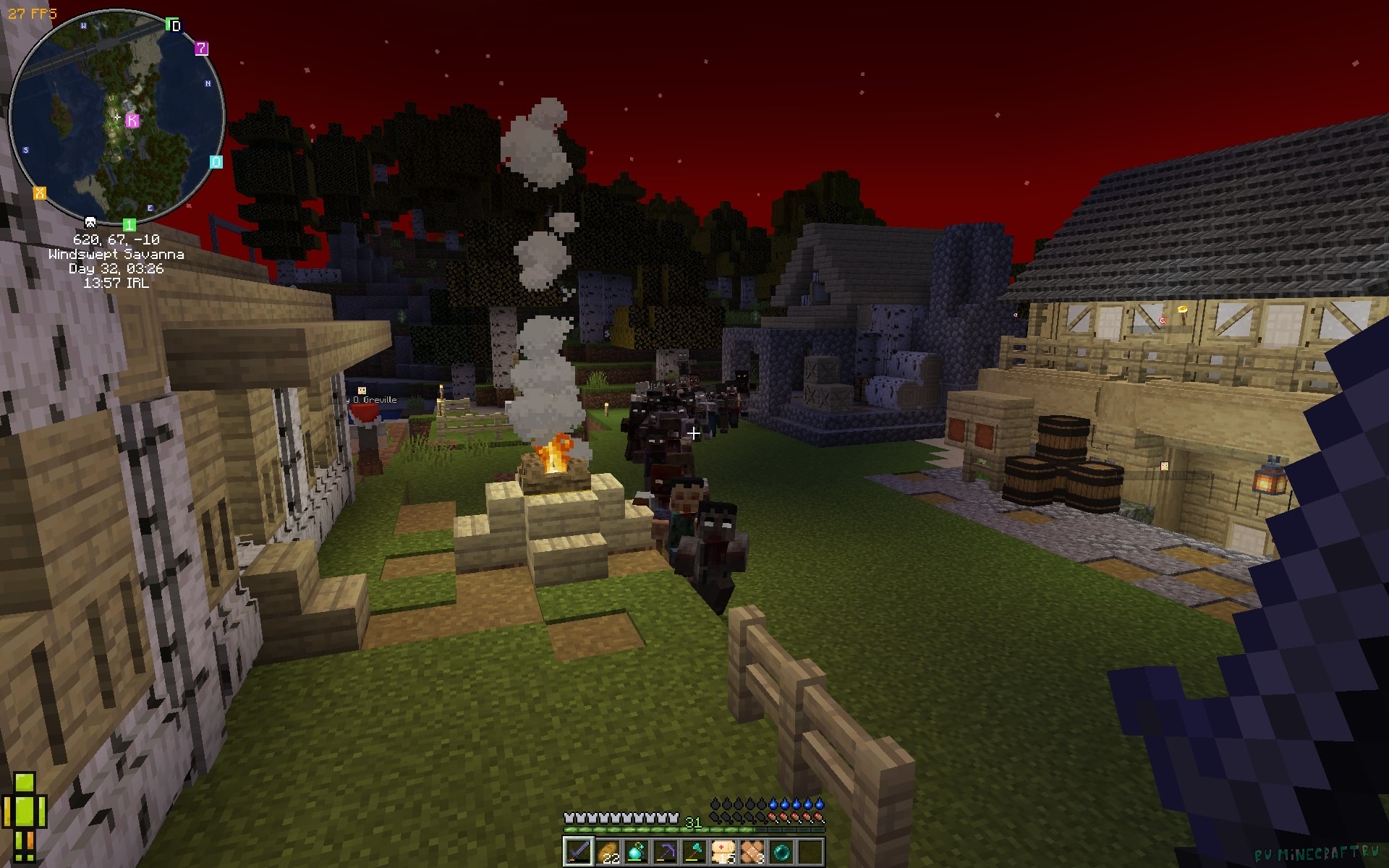The image size is (1389, 868).
Task: Select the purple pickaxe hotbar slot
Action: pyautogui.click(x=665, y=851)
